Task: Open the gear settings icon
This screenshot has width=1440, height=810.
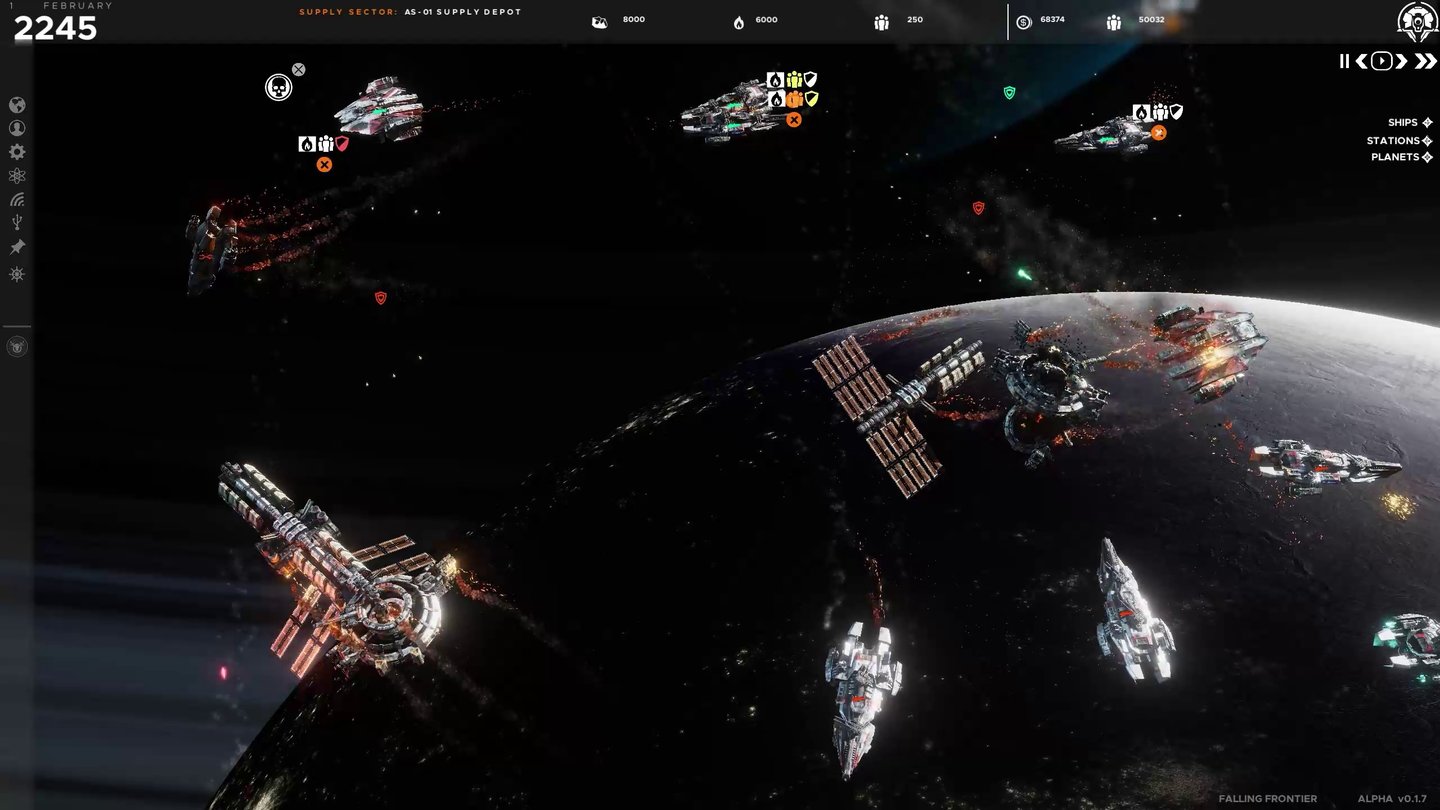Action: (x=17, y=152)
